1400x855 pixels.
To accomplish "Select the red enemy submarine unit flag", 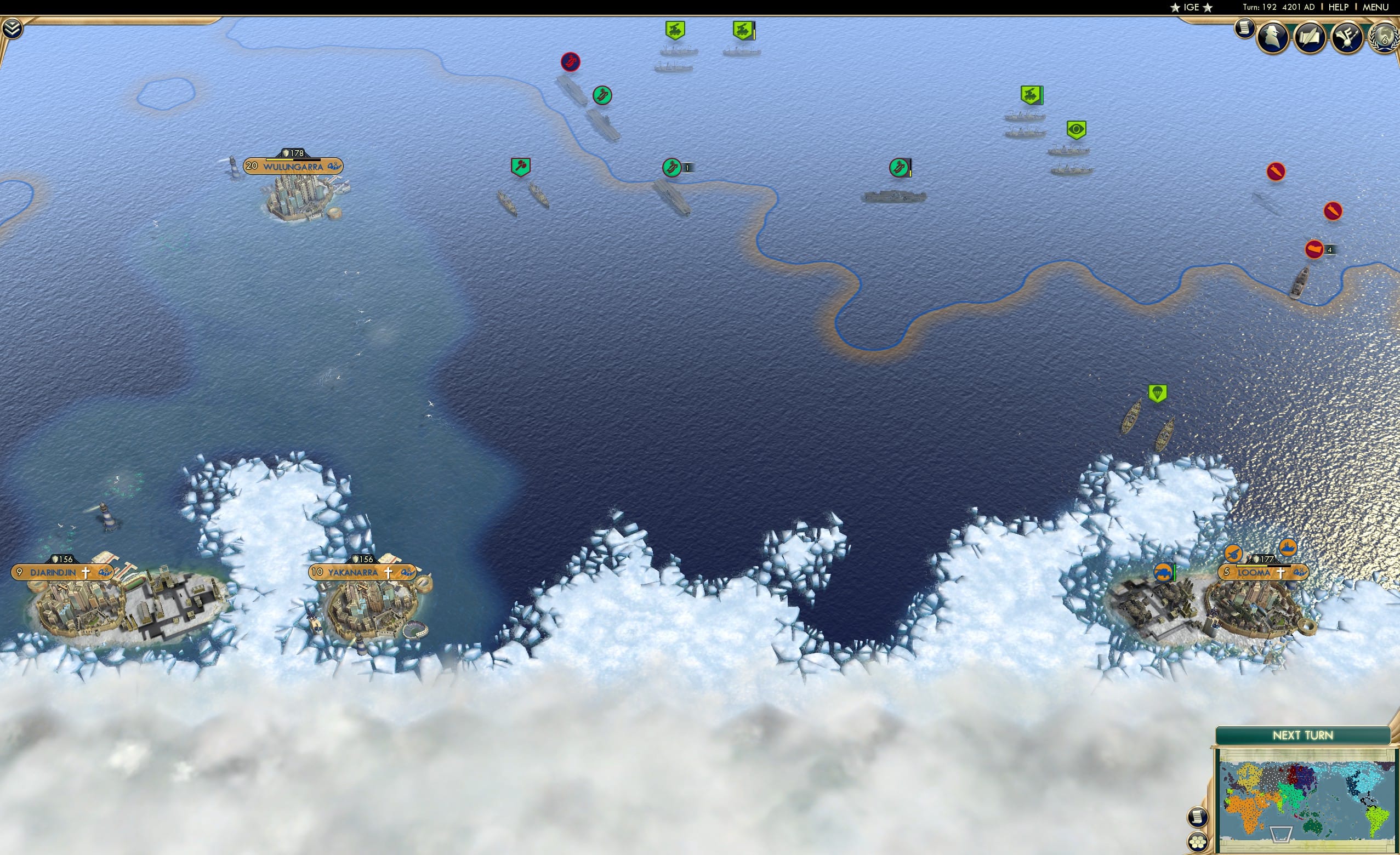I will click(570, 62).
